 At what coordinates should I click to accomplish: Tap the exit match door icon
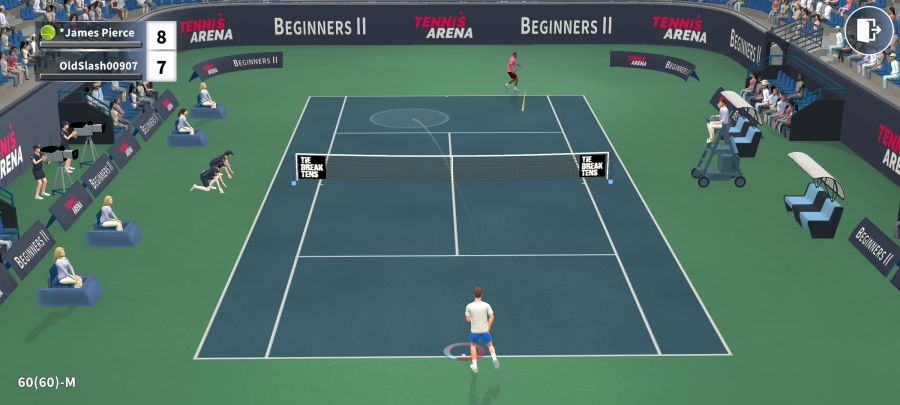pyautogui.click(x=868, y=30)
